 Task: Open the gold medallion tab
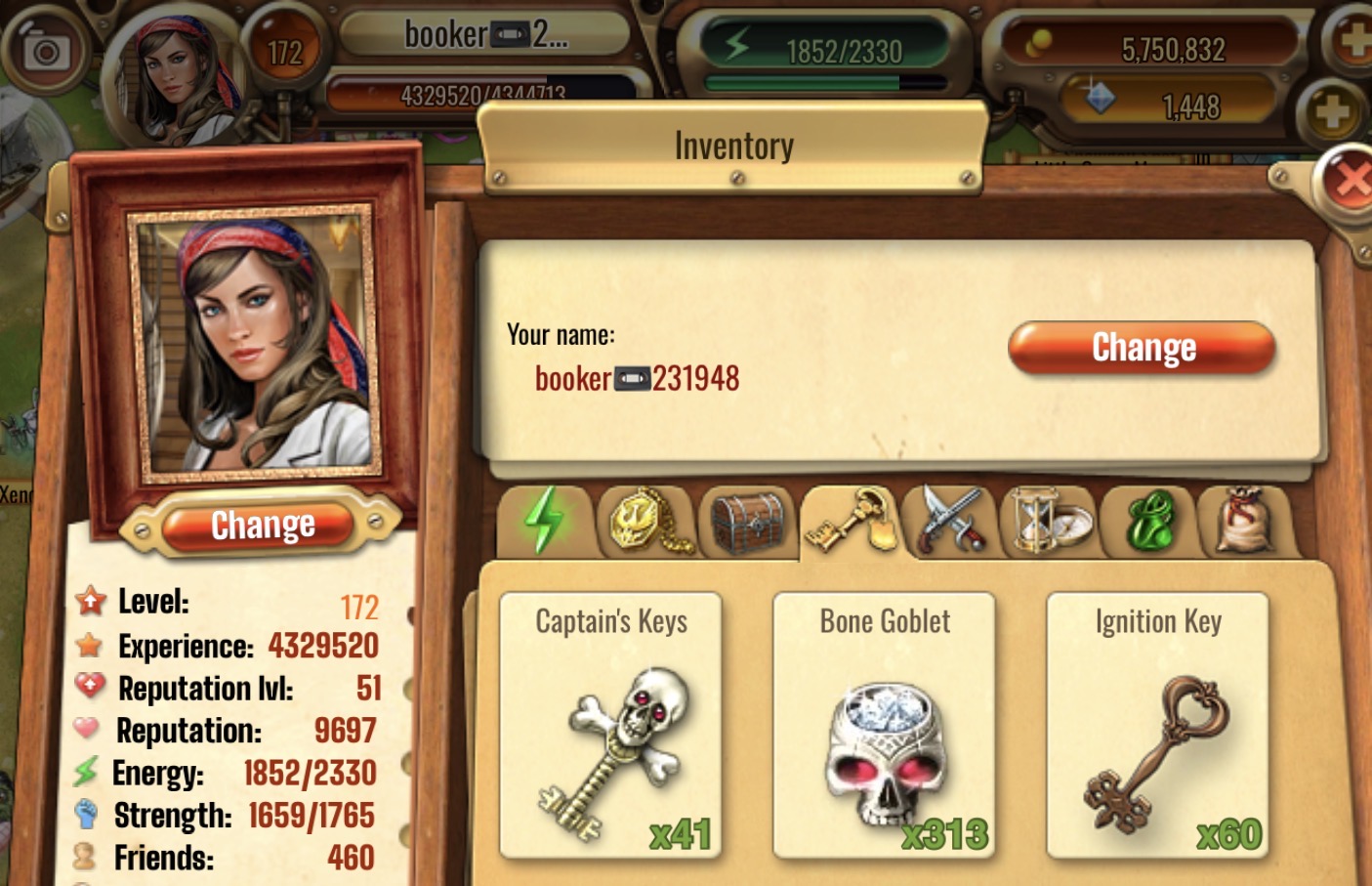coord(648,521)
